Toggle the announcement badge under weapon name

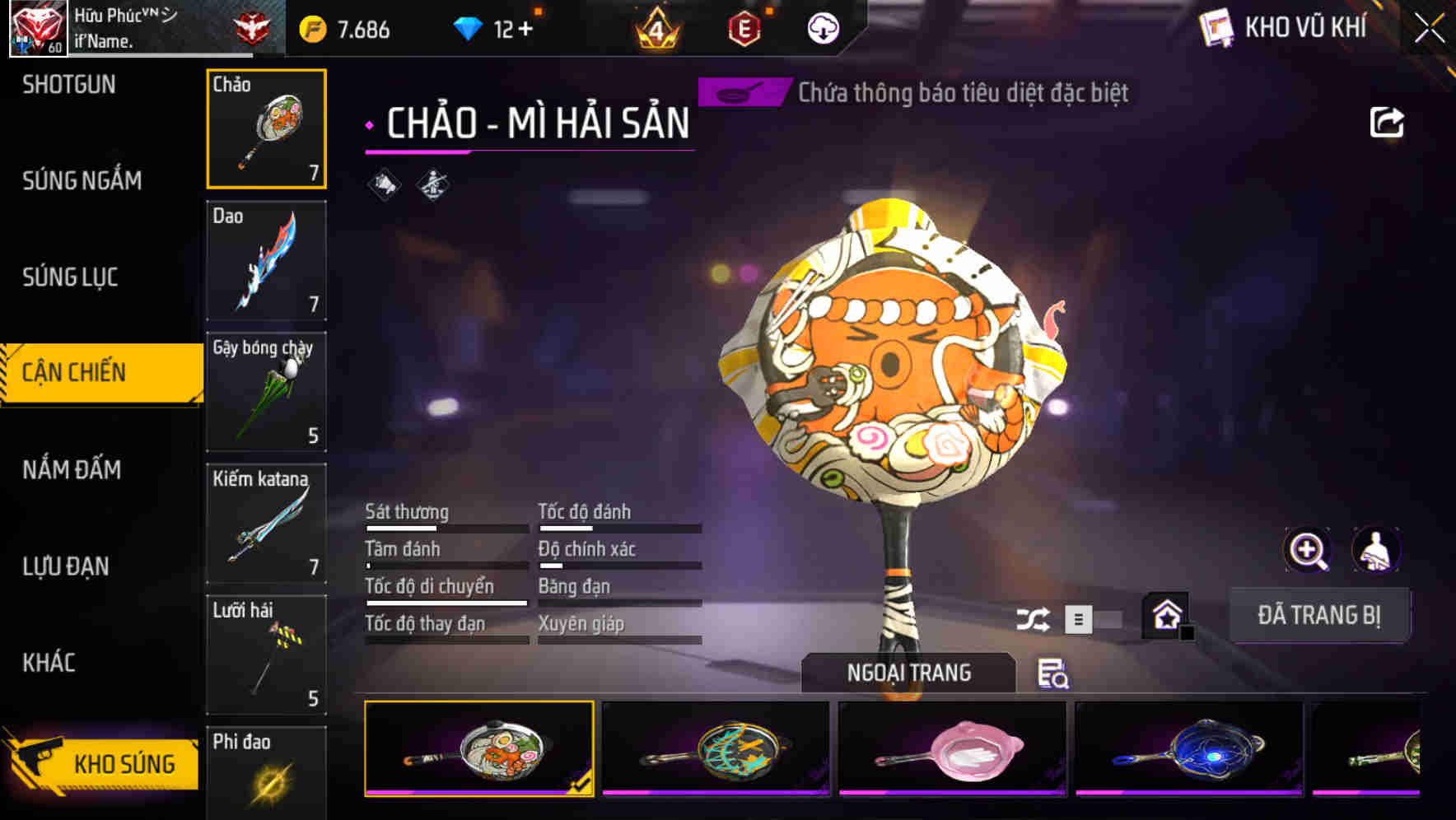pyautogui.click(x=380, y=185)
